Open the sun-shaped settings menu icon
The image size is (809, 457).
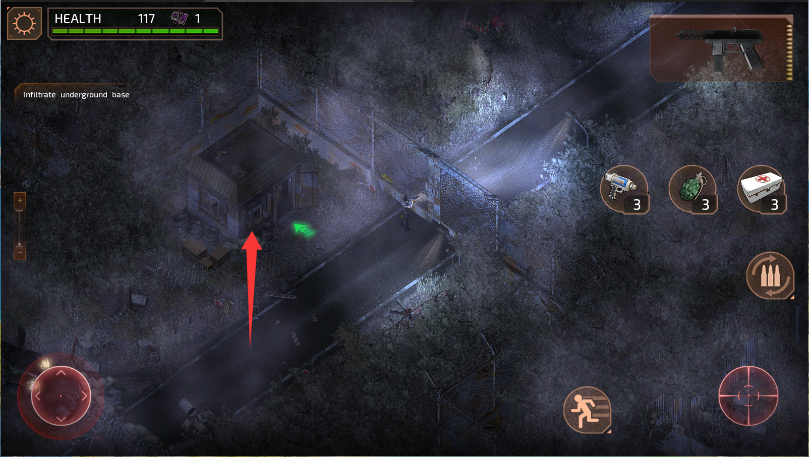(x=25, y=23)
